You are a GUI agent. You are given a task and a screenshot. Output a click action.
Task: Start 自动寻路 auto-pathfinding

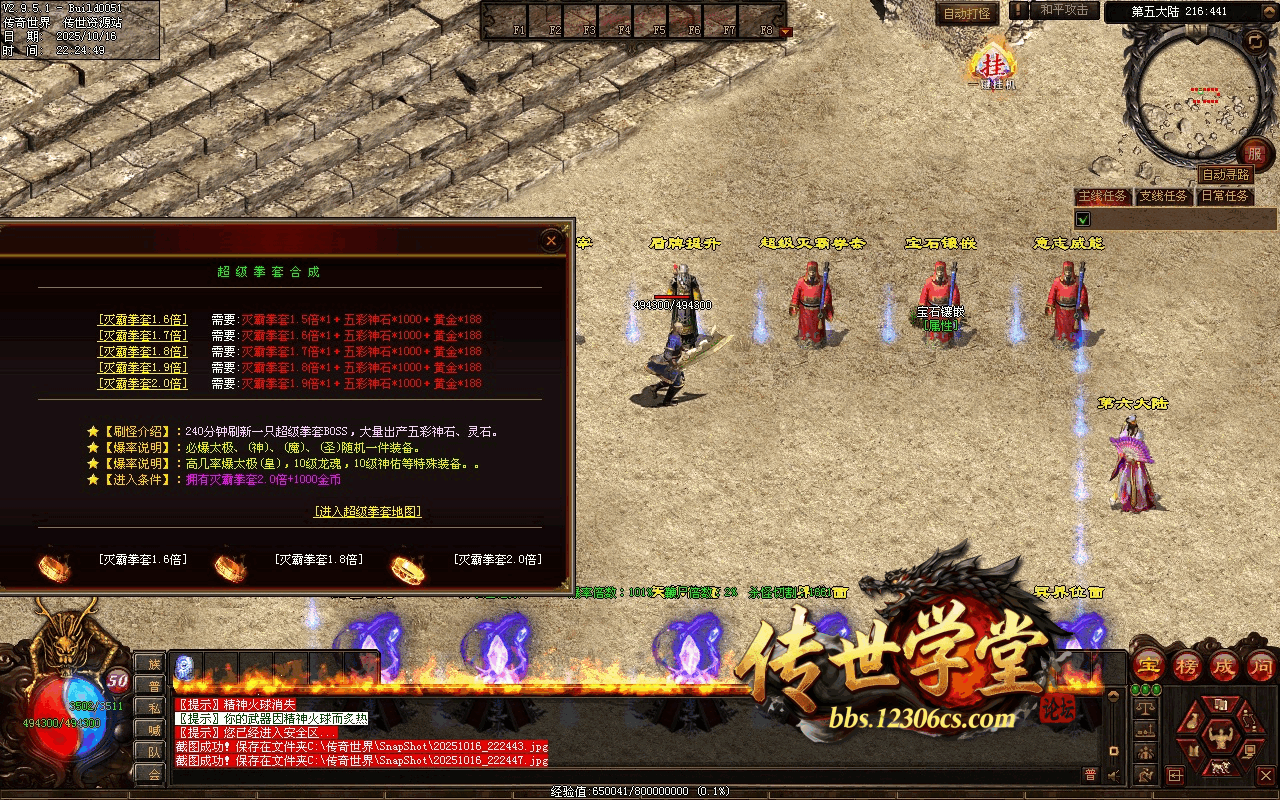tap(1225, 175)
